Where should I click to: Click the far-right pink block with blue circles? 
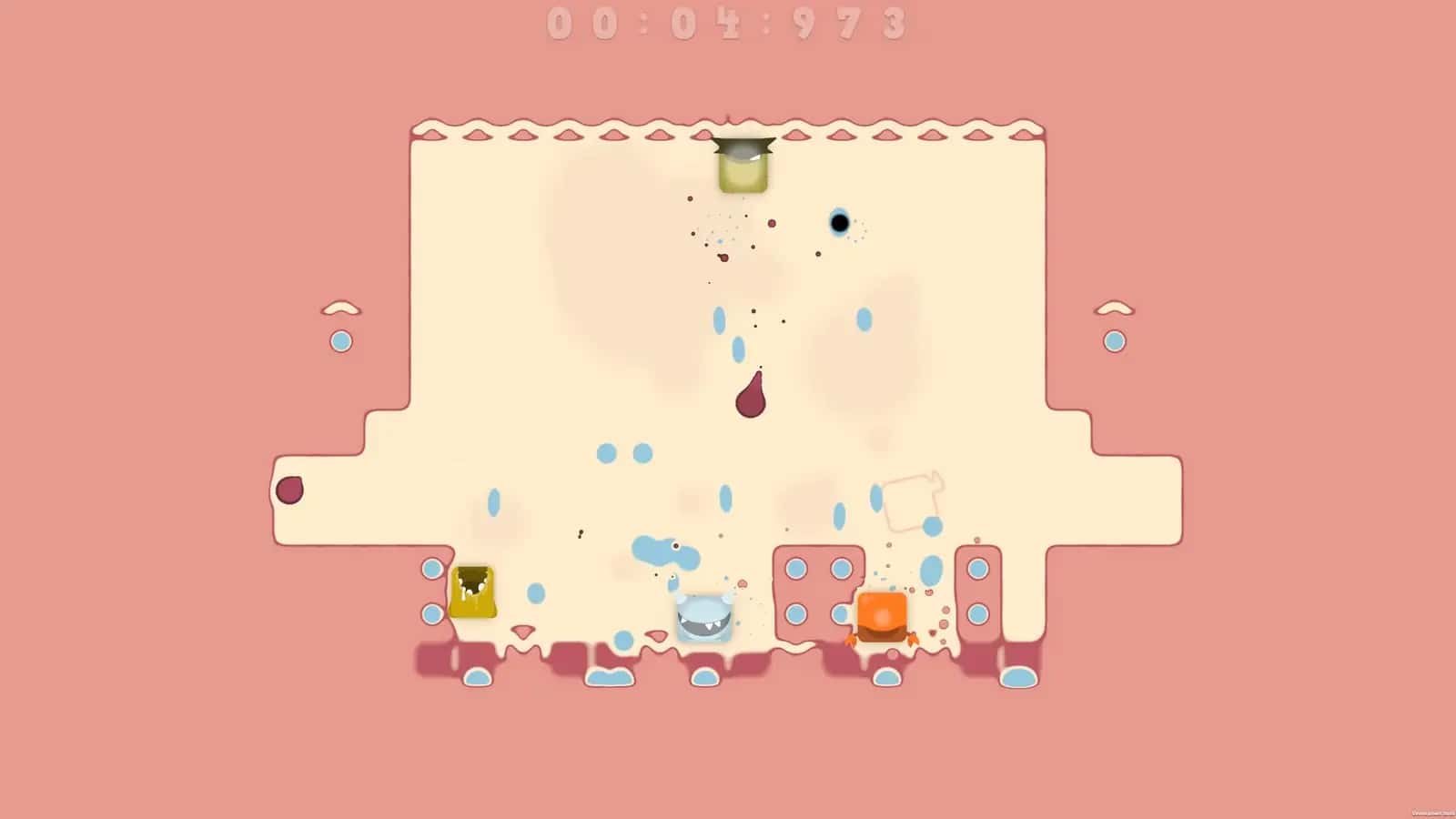click(980, 591)
